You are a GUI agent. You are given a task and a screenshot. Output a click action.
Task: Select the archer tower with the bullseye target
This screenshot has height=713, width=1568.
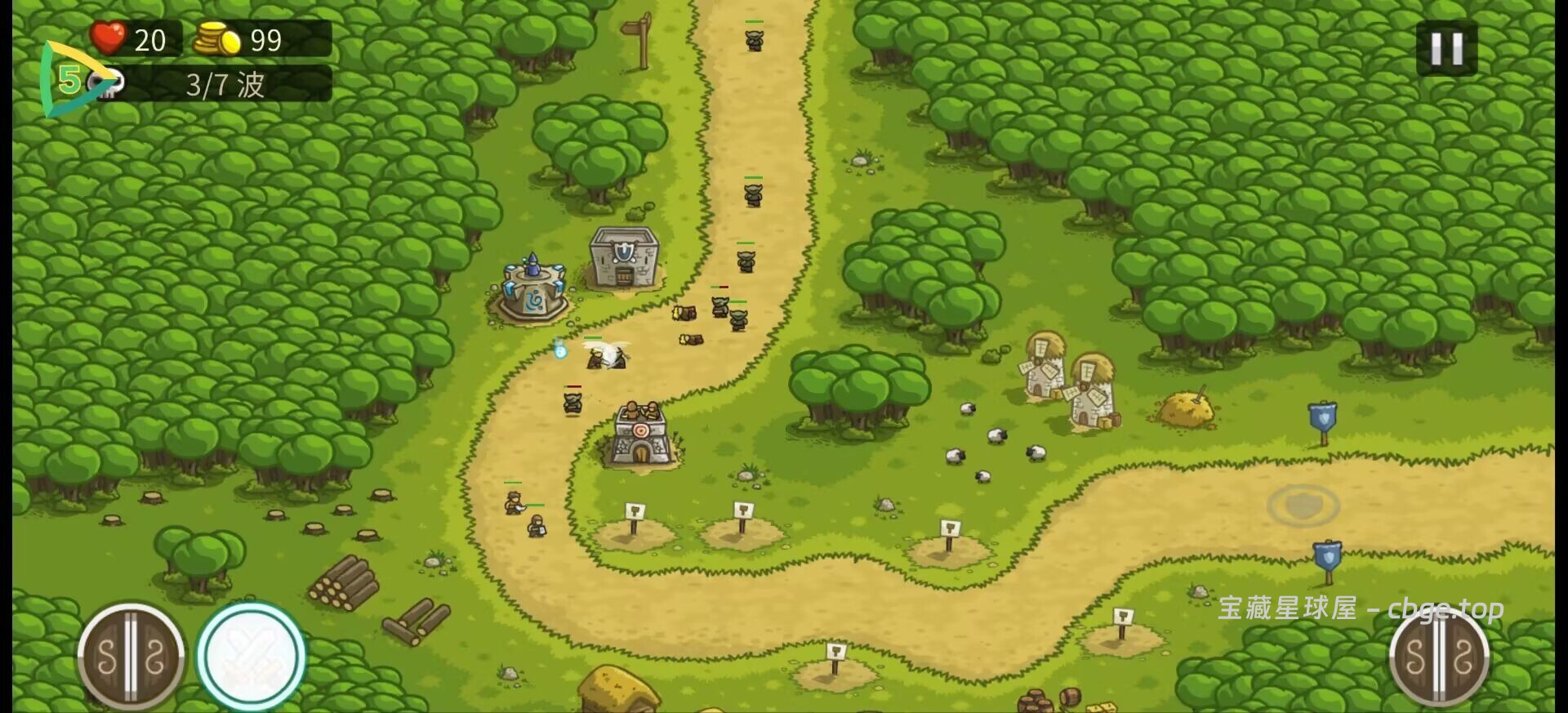[x=642, y=435]
